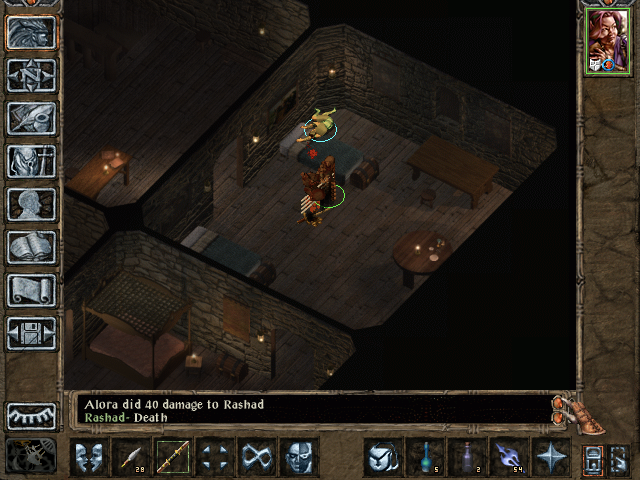Use the blue potion with 5 charges

click(424, 457)
